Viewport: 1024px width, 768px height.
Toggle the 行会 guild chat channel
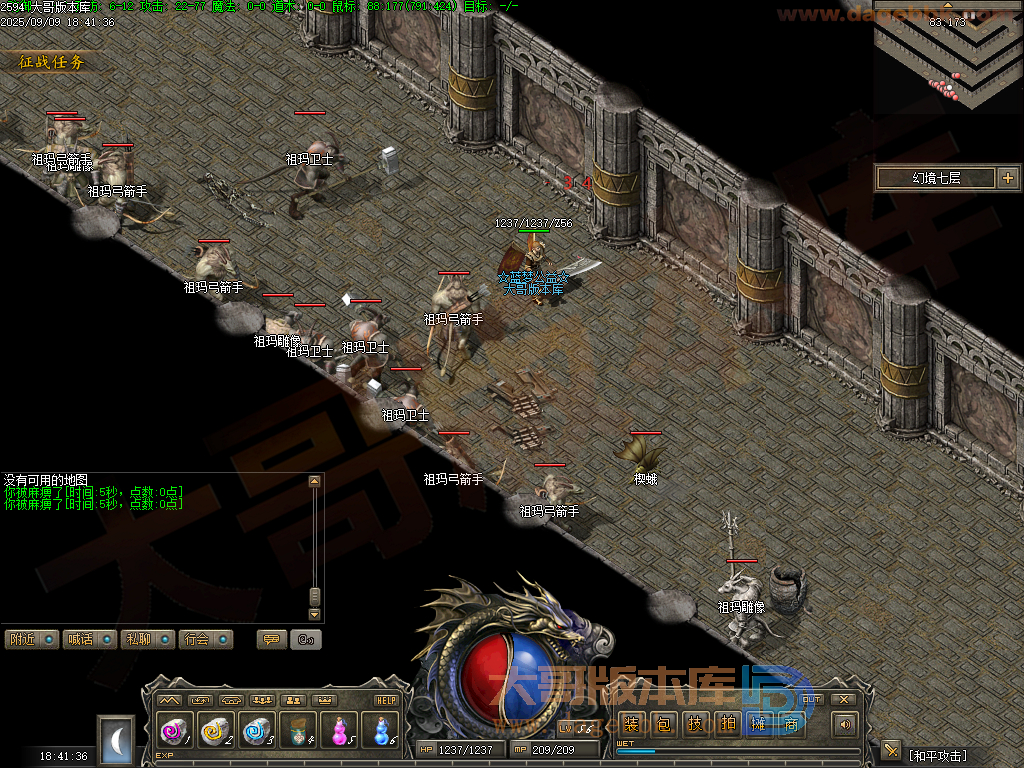206,639
